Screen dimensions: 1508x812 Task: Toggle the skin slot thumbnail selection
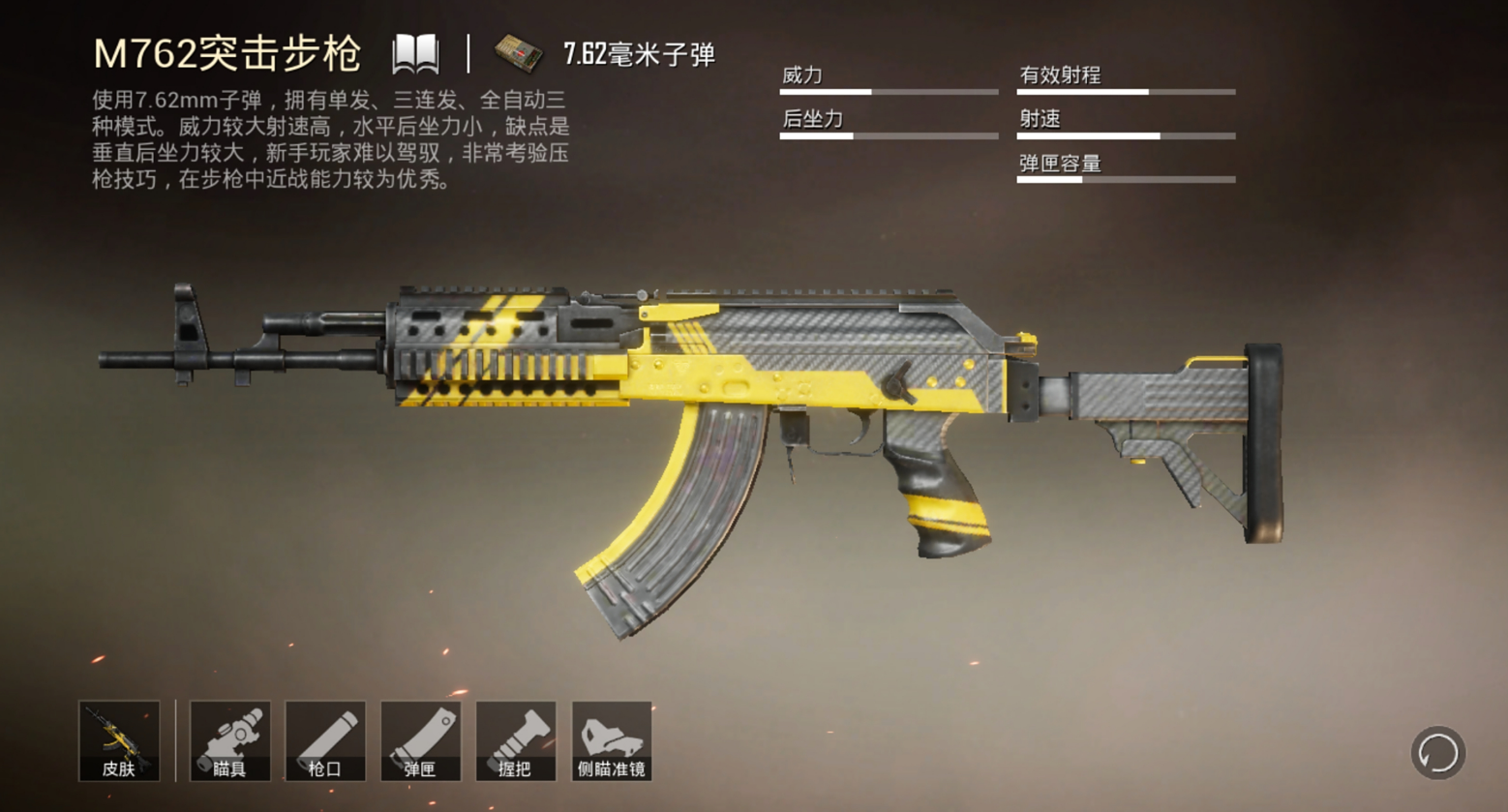[119, 740]
